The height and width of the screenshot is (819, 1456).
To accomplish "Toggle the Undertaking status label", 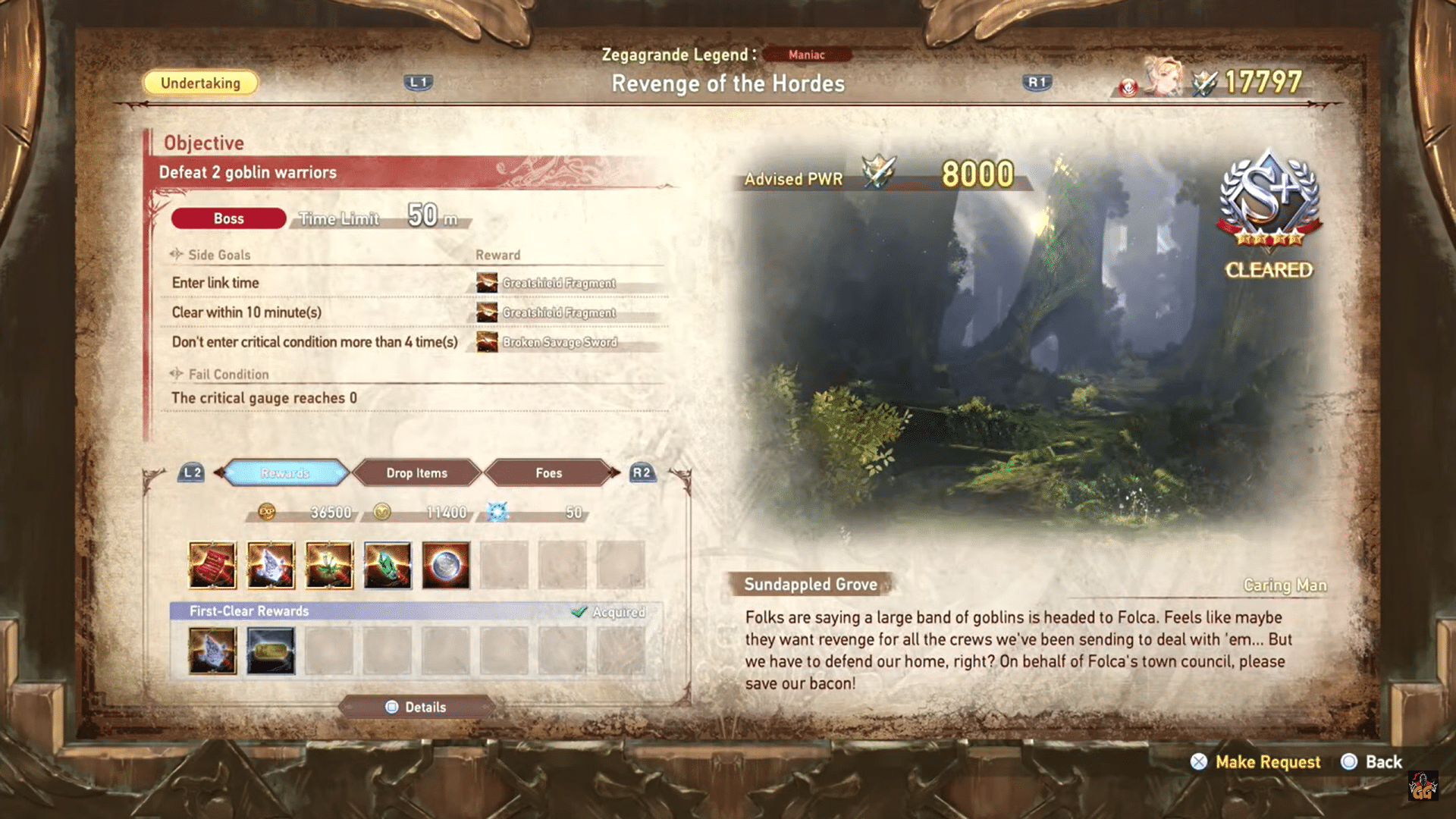I will pyautogui.click(x=199, y=83).
